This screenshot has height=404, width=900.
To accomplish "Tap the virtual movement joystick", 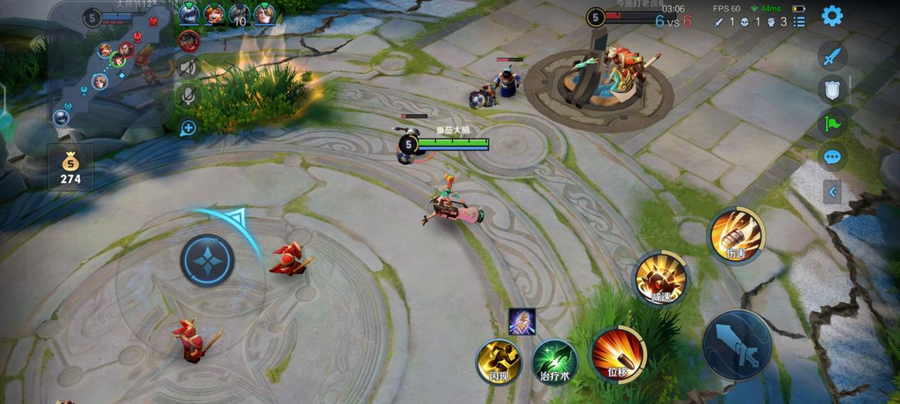I will (x=207, y=260).
